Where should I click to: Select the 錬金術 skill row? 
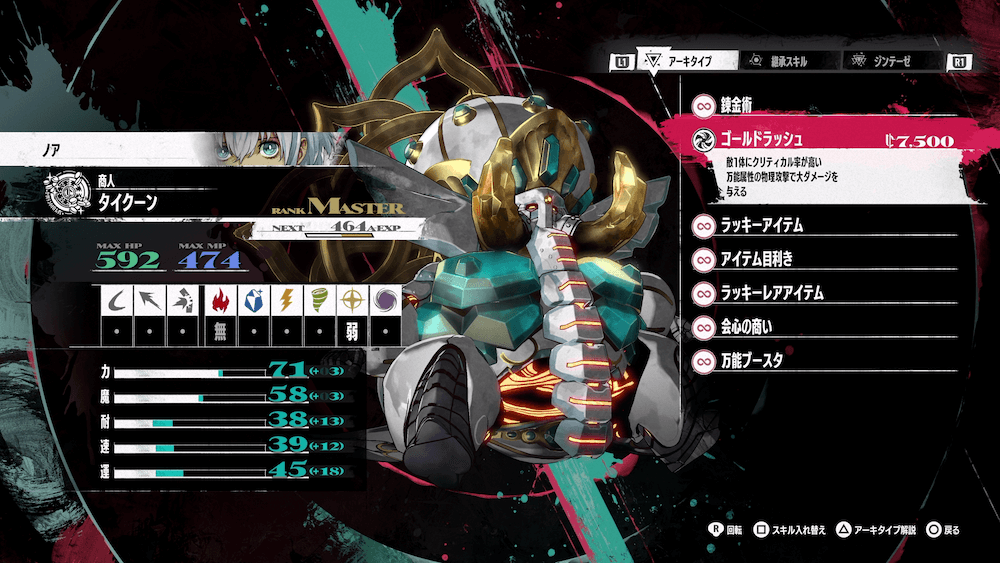click(820, 105)
